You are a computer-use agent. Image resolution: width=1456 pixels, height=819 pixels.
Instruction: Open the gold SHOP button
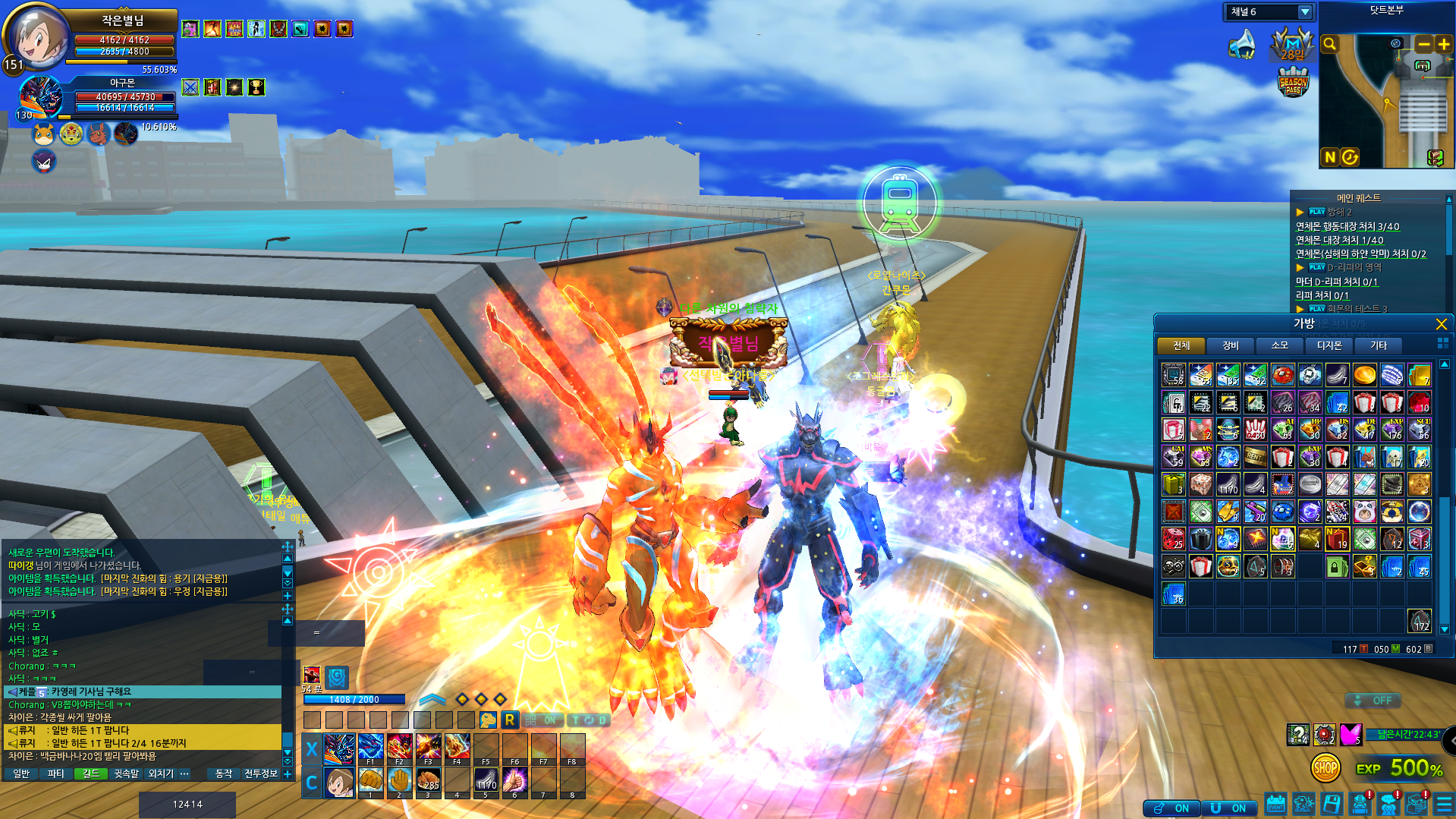1325,768
